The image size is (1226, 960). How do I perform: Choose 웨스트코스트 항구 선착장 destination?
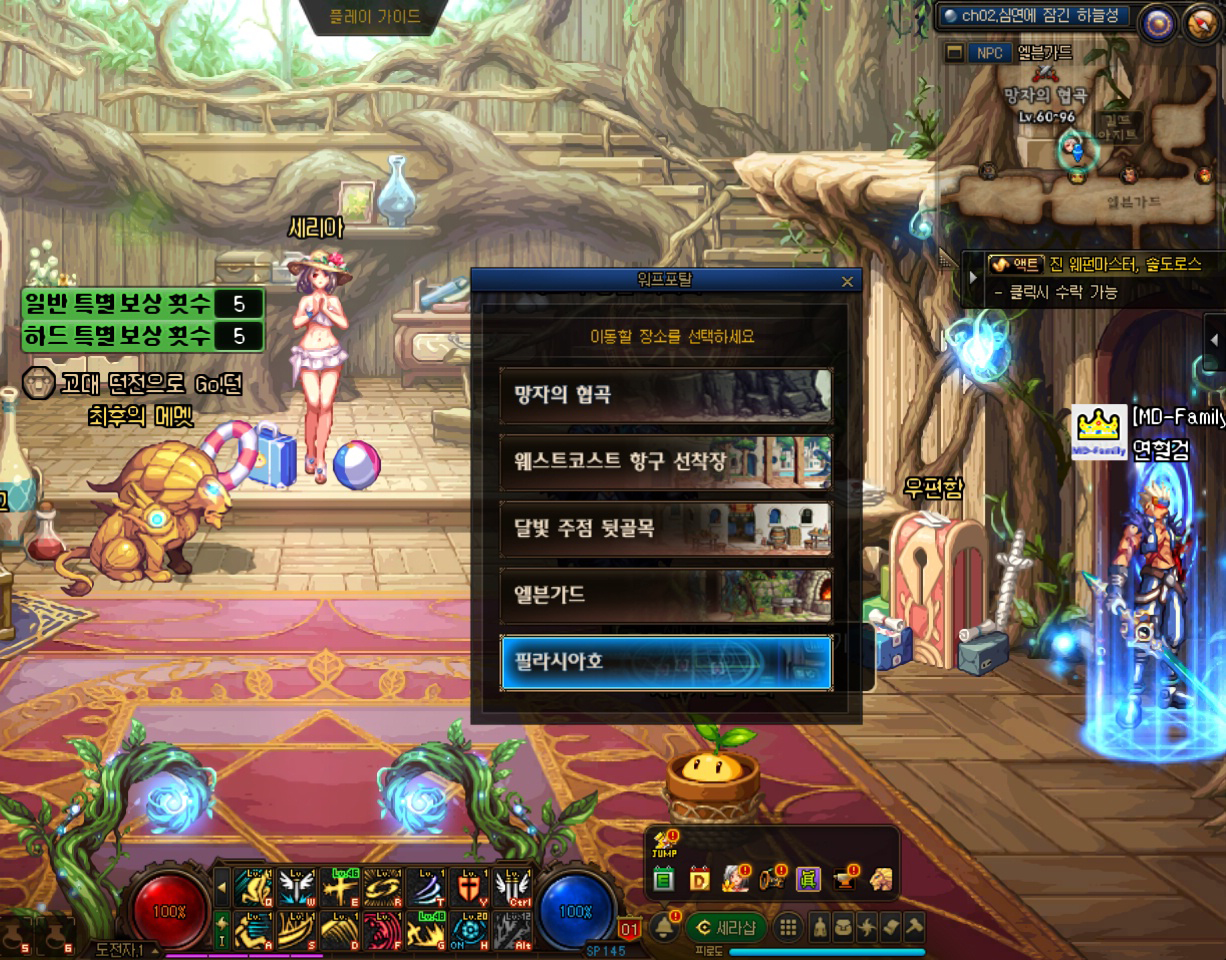point(665,461)
